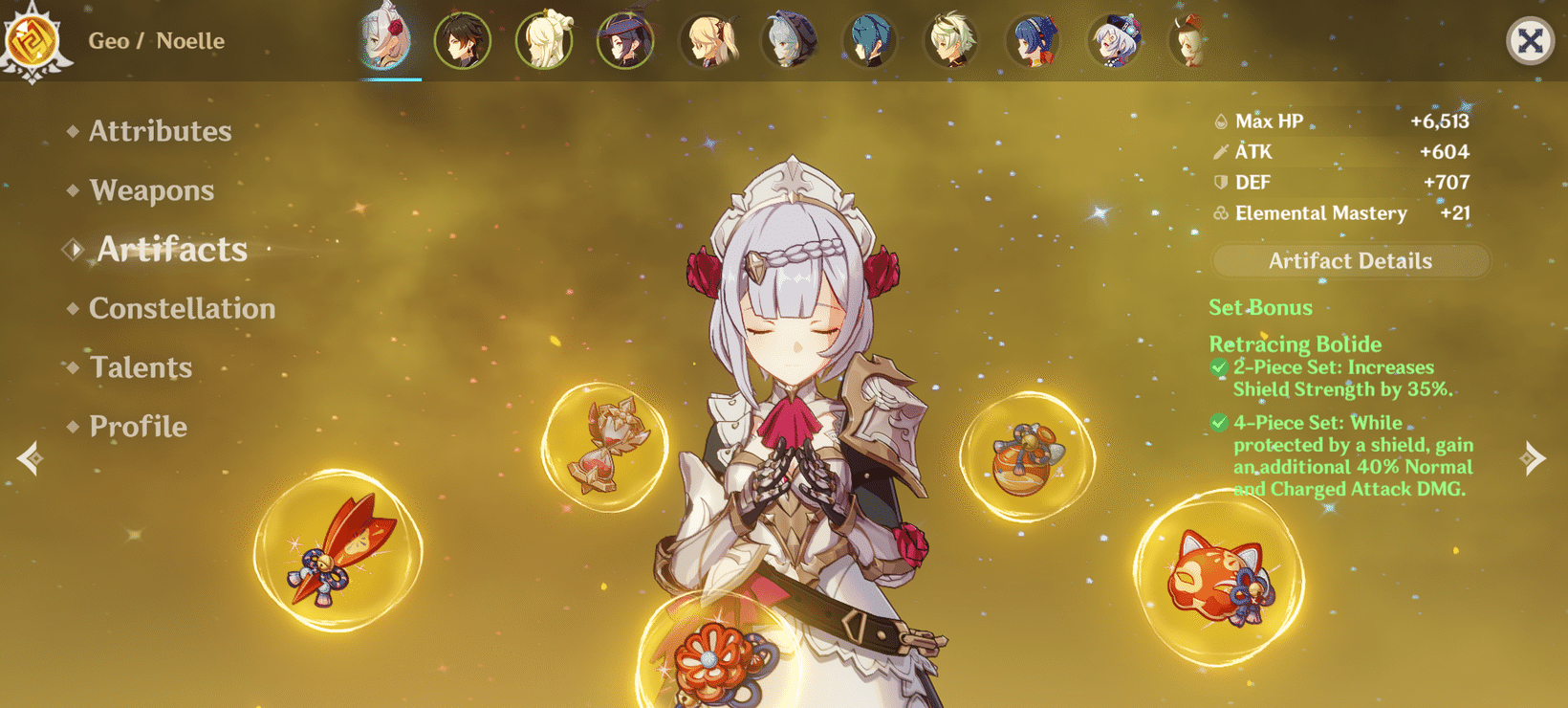View the Profile section
Viewport: 1568px width, 708px height.
click(x=138, y=427)
